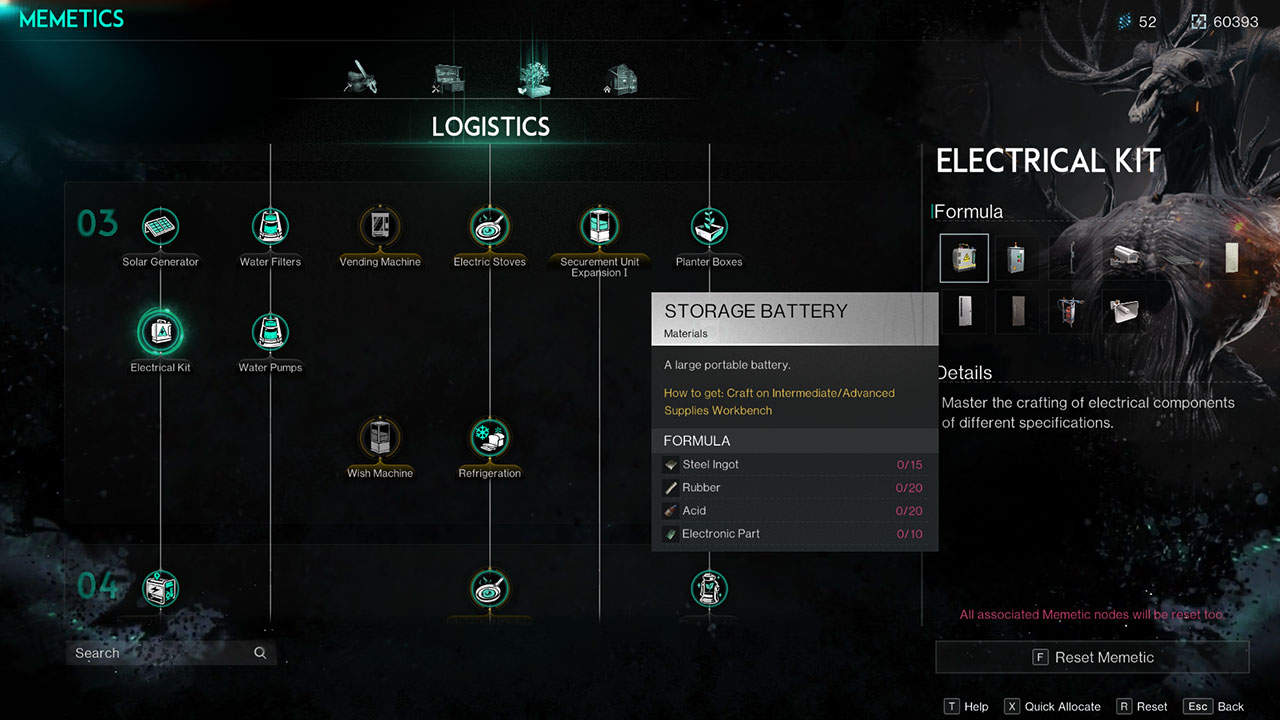Open the Vending Machine node

380,228
